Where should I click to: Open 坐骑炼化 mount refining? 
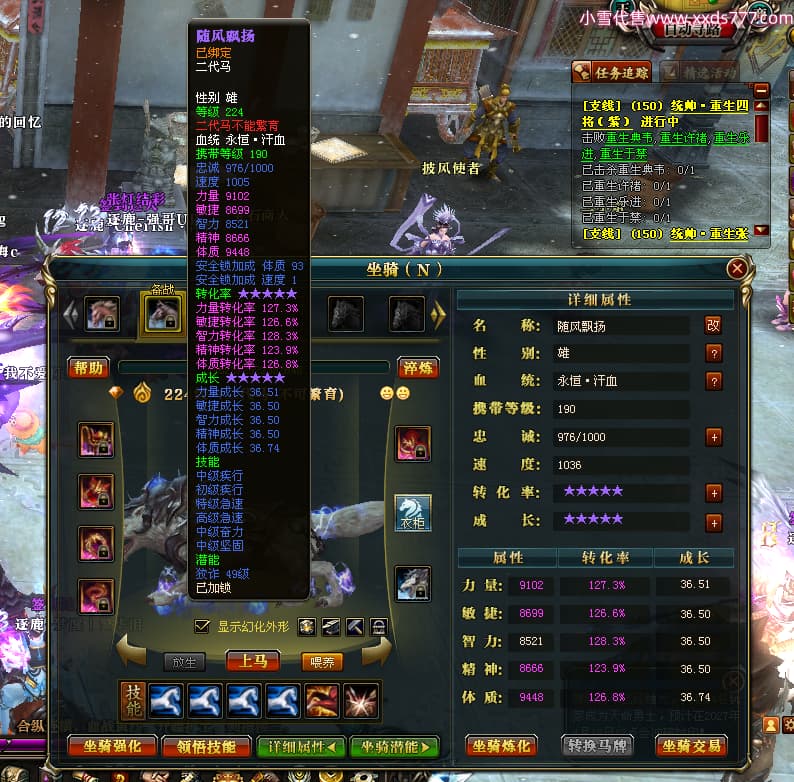point(502,746)
